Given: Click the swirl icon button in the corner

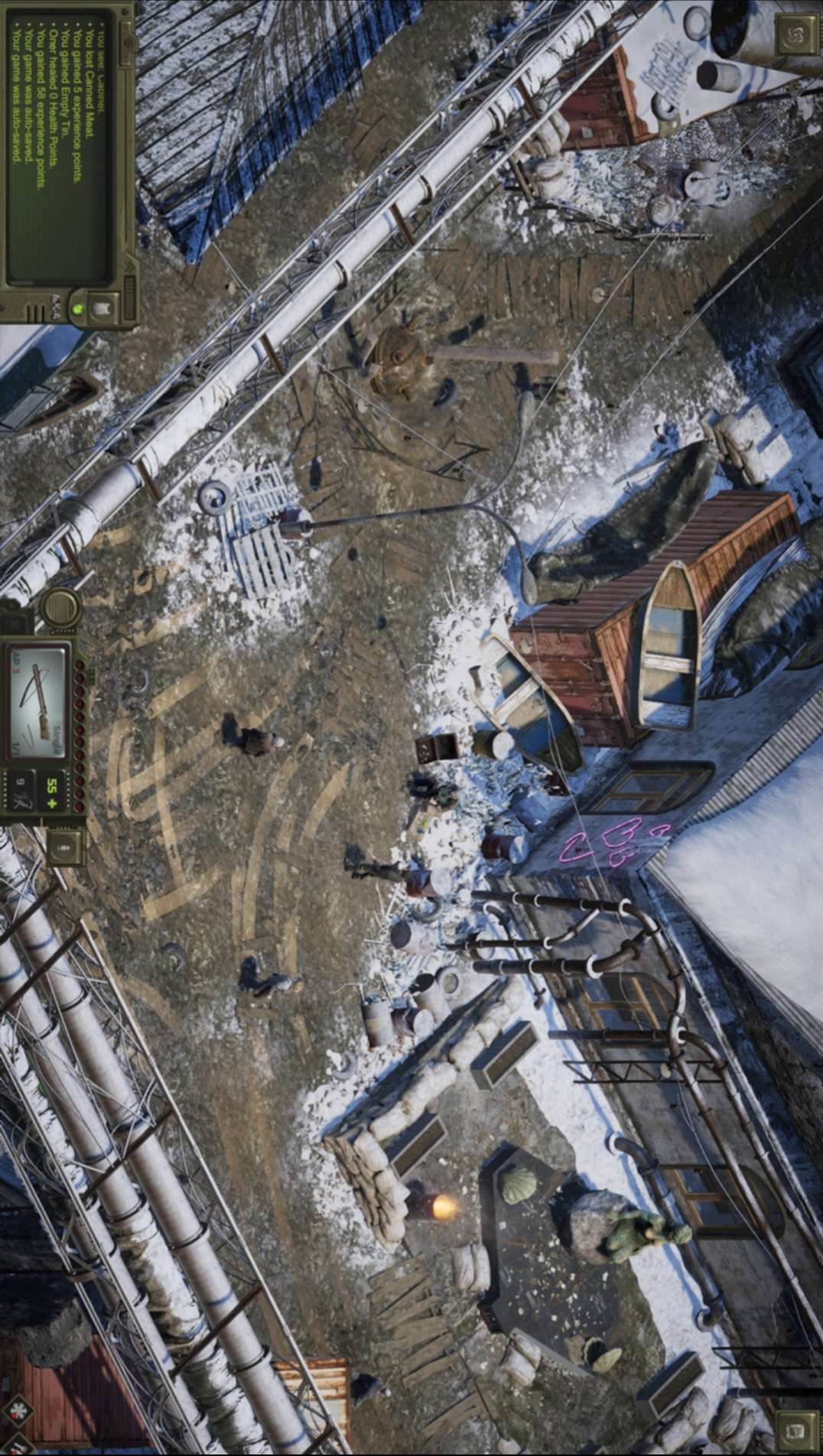Looking at the screenshot, I should [x=795, y=34].
